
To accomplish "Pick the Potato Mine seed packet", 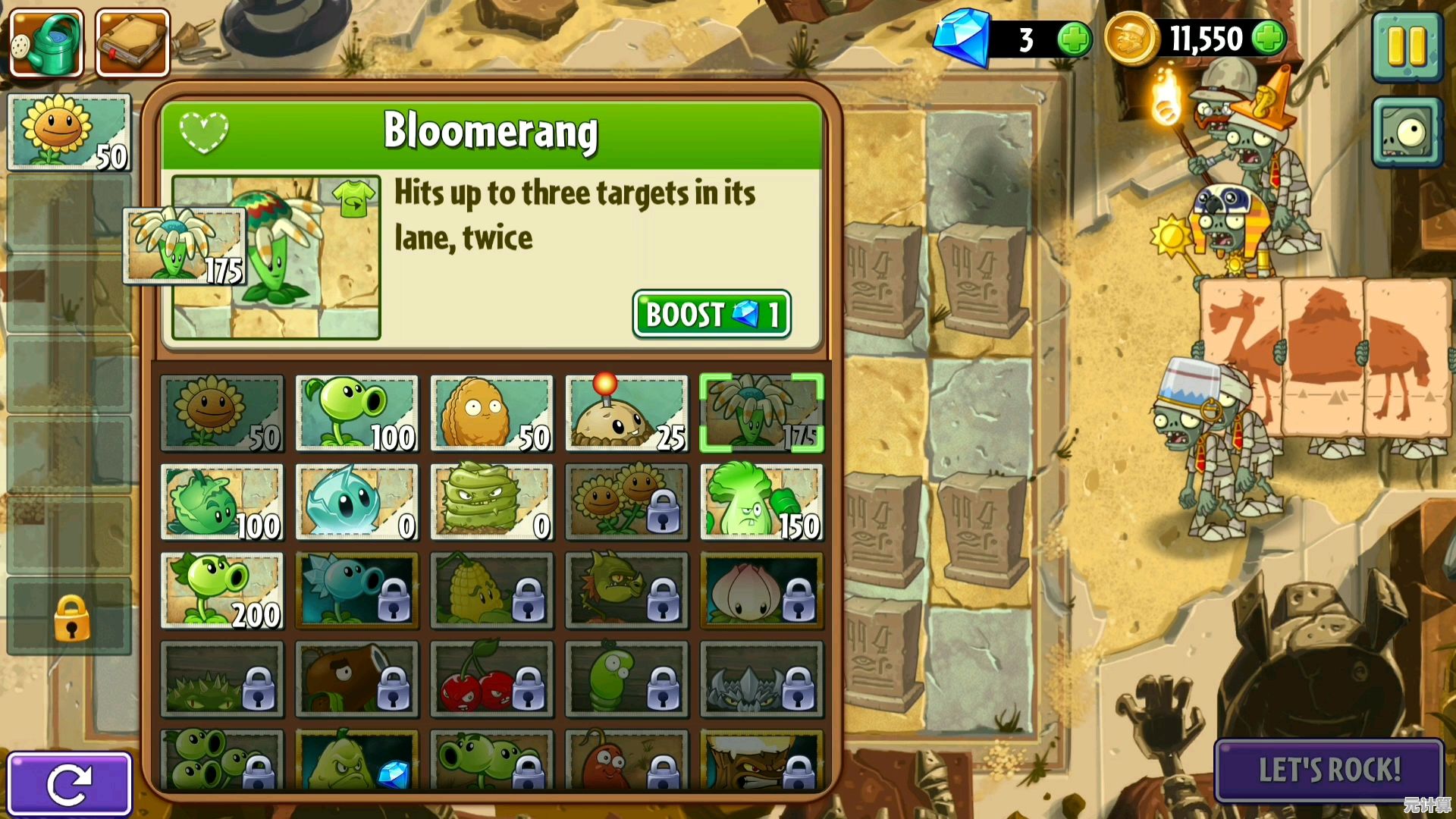I will click(x=626, y=413).
